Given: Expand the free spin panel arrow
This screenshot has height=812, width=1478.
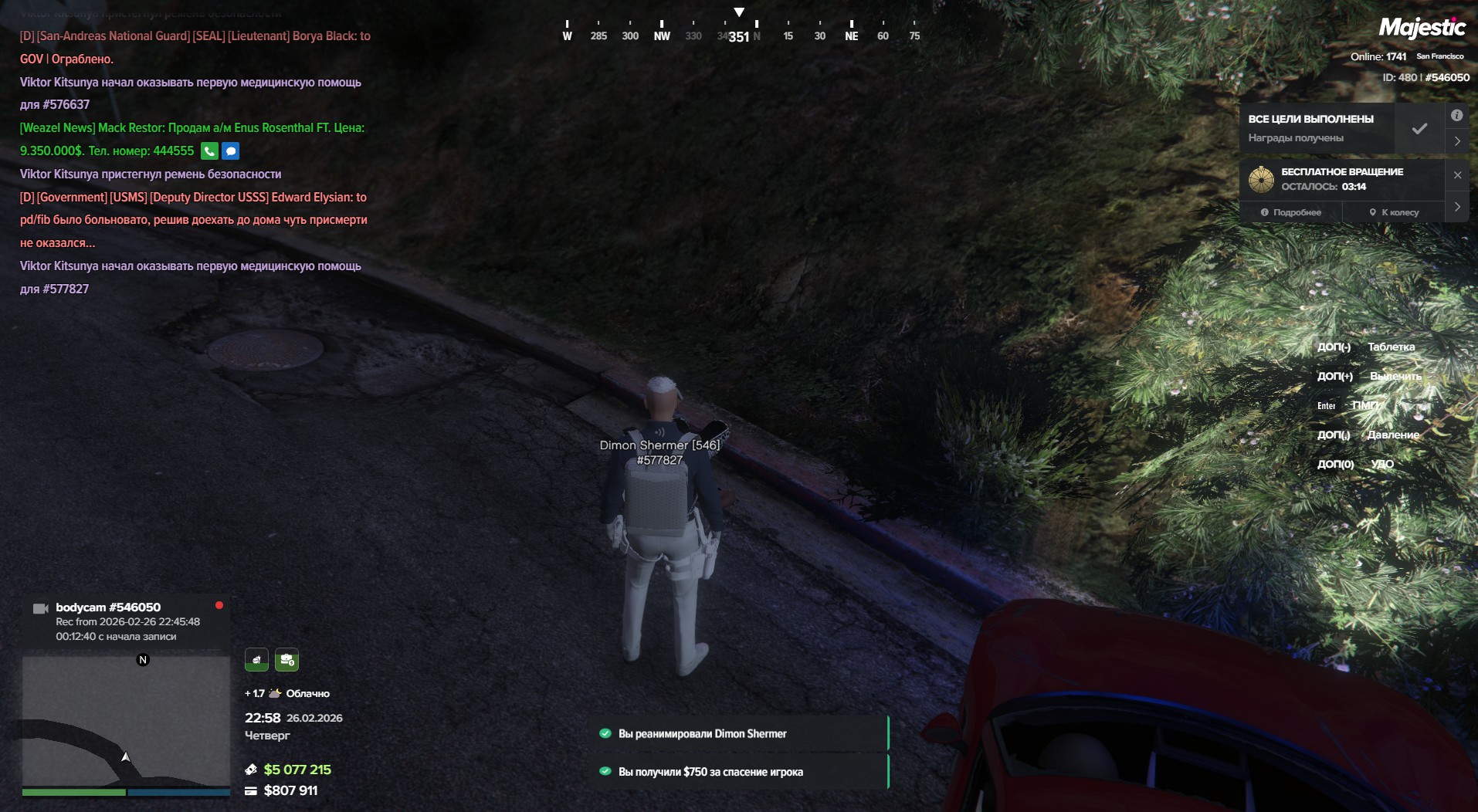Looking at the screenshot, I should pyautogui.click(x=1456, y=207).
